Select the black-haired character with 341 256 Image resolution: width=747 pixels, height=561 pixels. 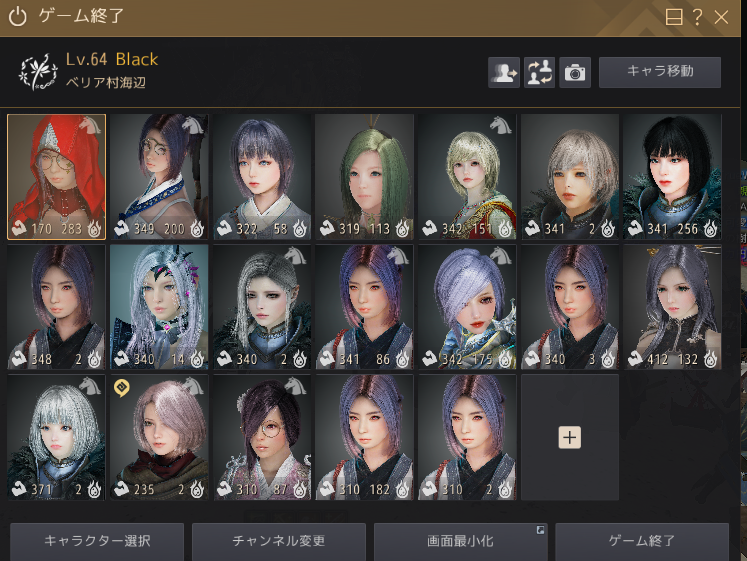pyautogui.click(x=672, y=177)
